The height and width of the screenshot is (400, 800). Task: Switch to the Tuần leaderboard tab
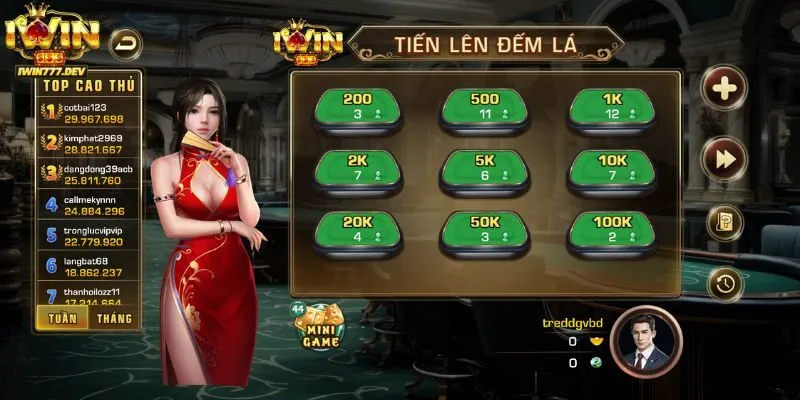click(x=59, y=318)
